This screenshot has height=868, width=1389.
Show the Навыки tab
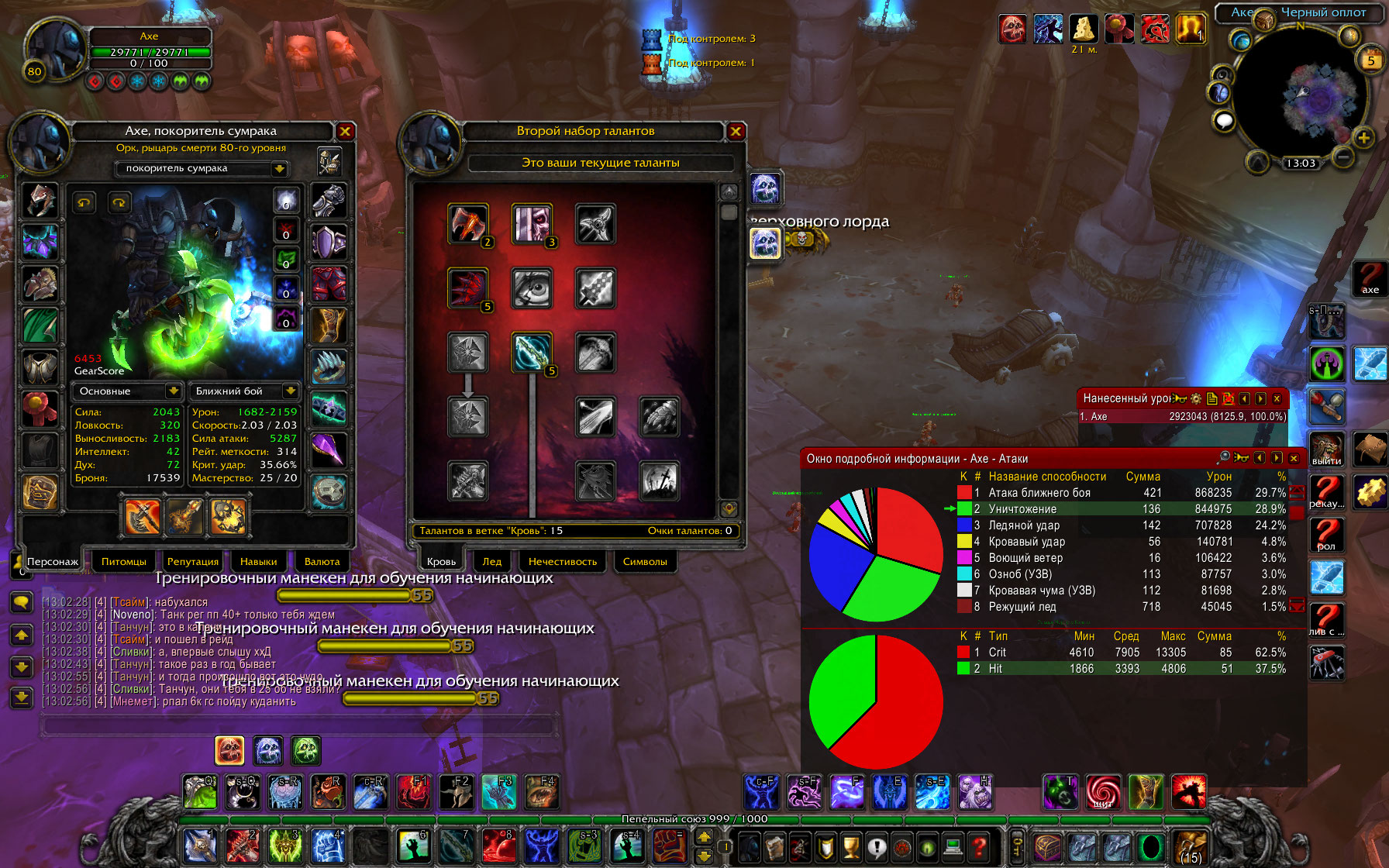(258, 561)
